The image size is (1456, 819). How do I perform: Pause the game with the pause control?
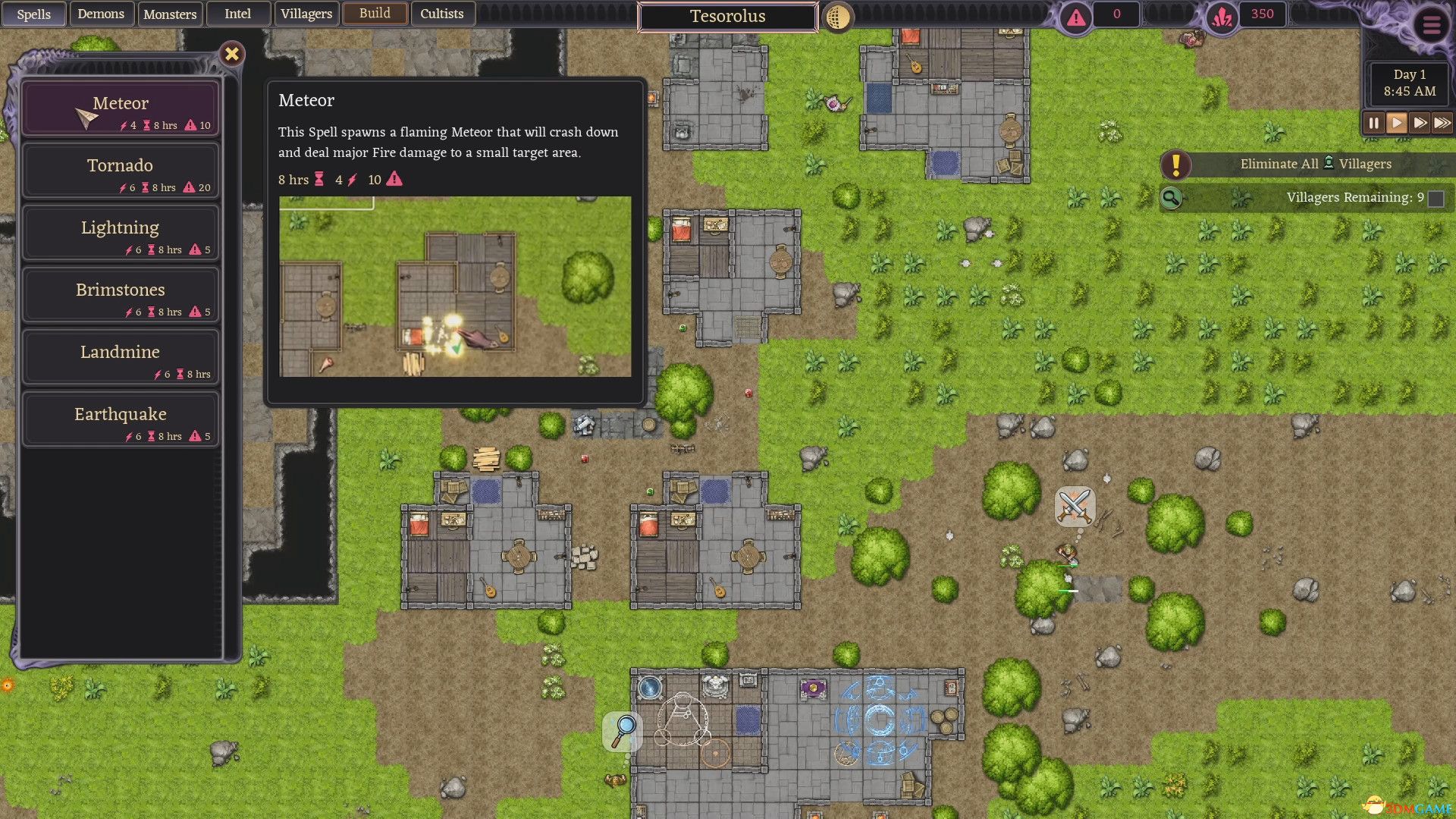tap(1373, 123)
